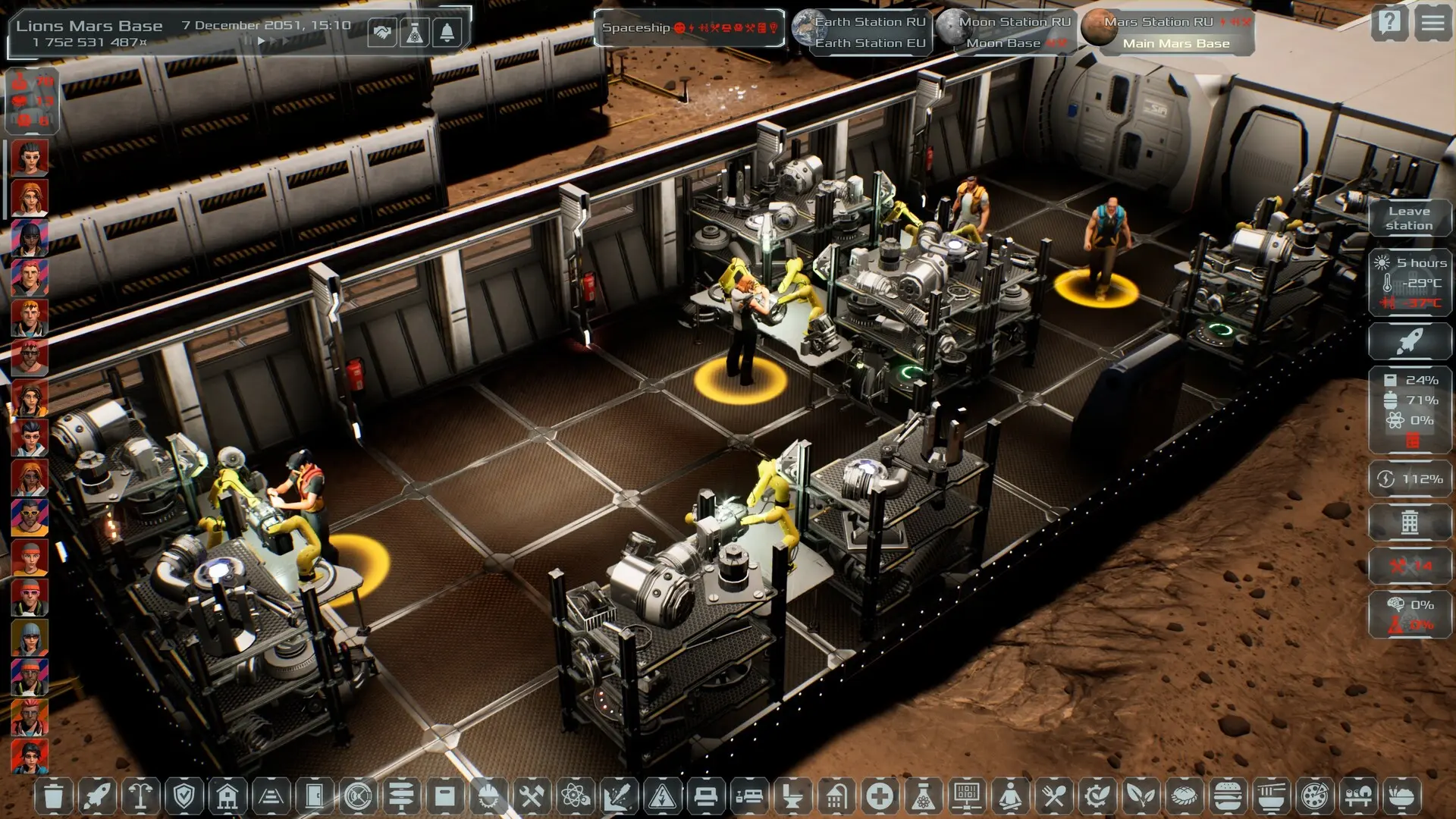Switch to the Spaceship tab

click(689, 28)
